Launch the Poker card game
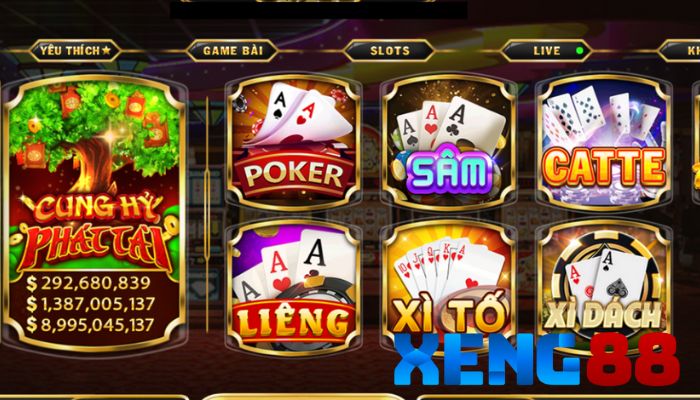 pos(293,140)
